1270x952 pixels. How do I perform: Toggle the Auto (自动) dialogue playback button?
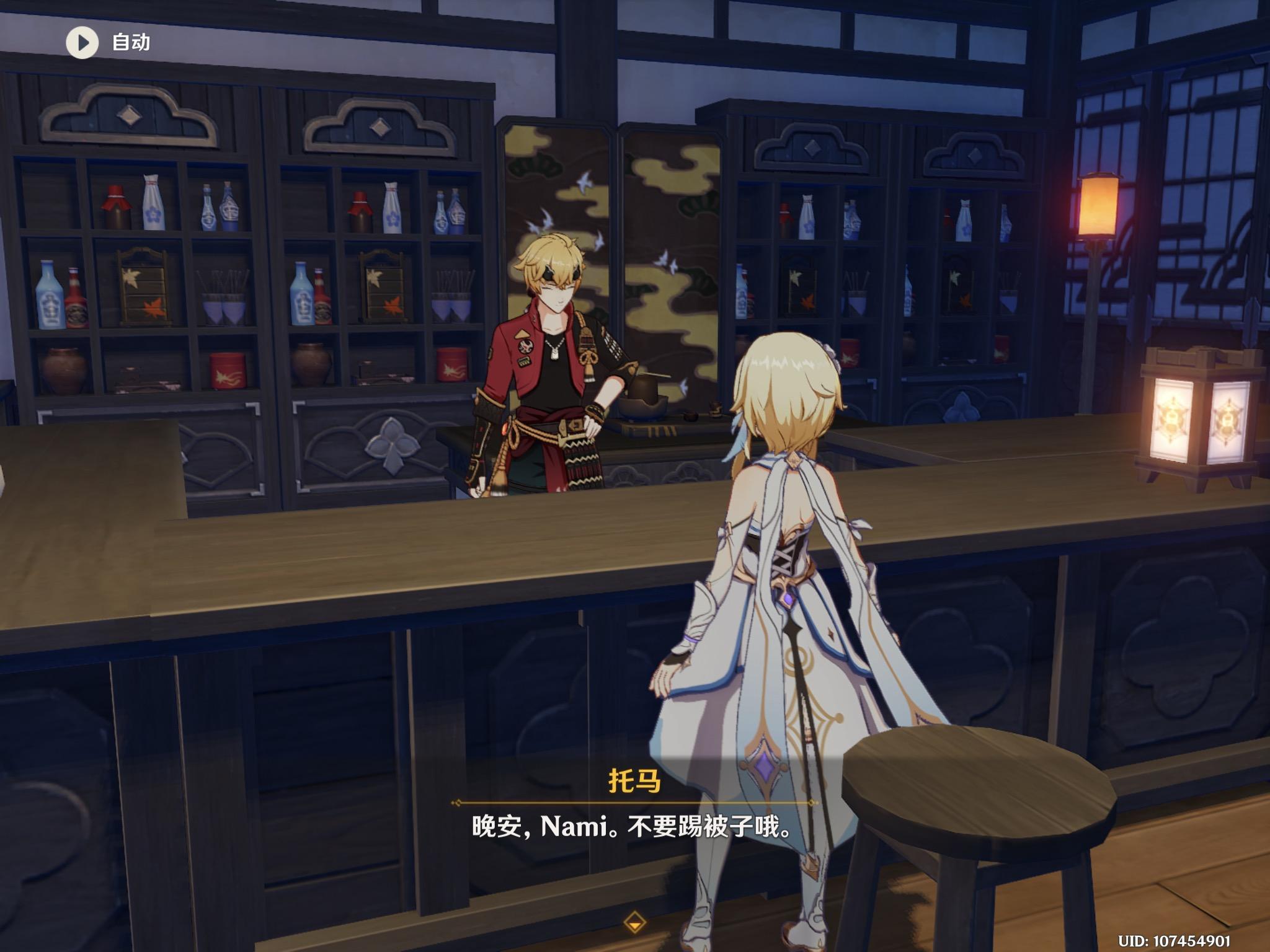tap(82, 42)
